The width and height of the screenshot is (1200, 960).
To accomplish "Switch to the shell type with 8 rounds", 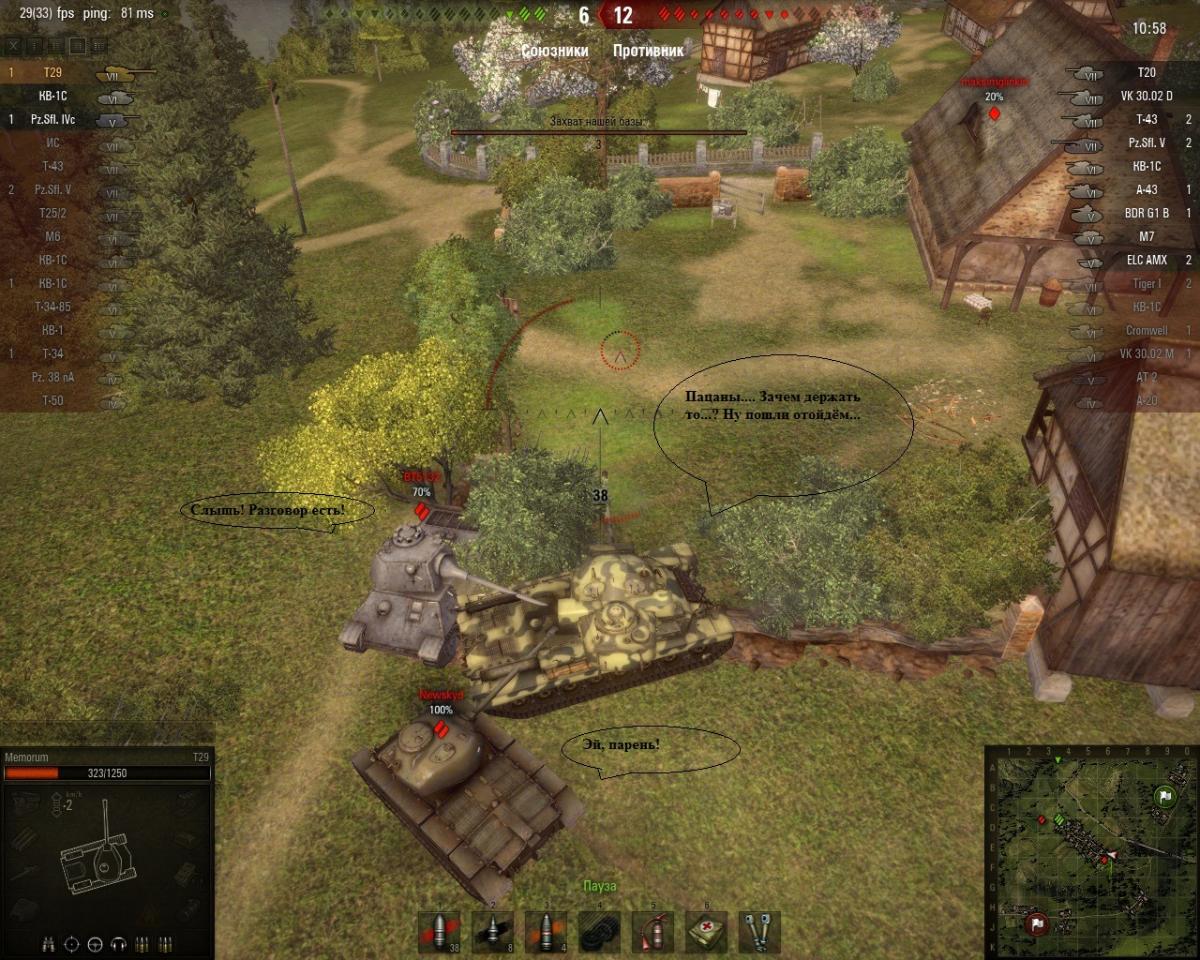I will pos(492,931).
